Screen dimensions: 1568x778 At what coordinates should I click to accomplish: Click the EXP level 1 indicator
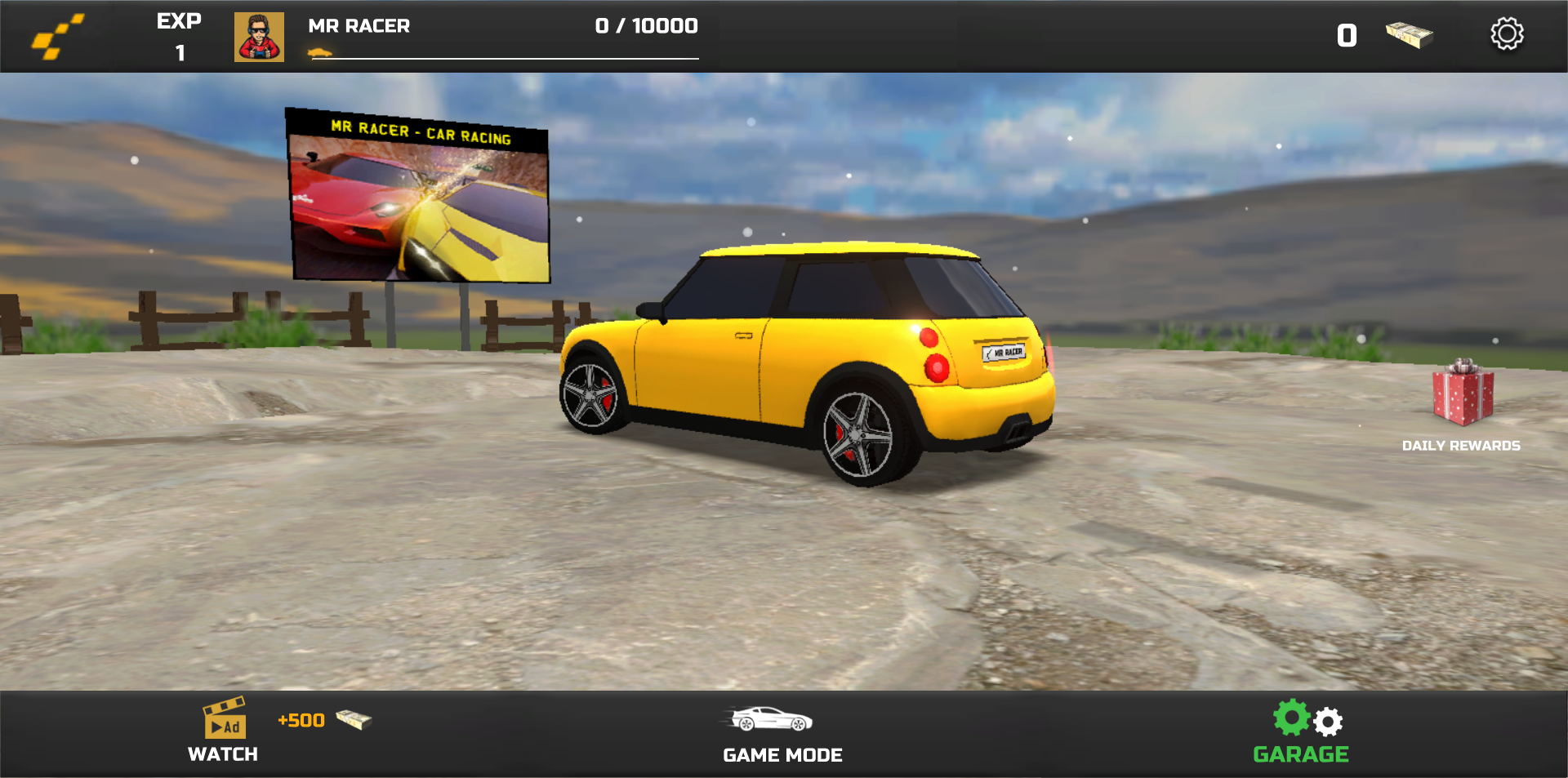[x=179, y=36]
